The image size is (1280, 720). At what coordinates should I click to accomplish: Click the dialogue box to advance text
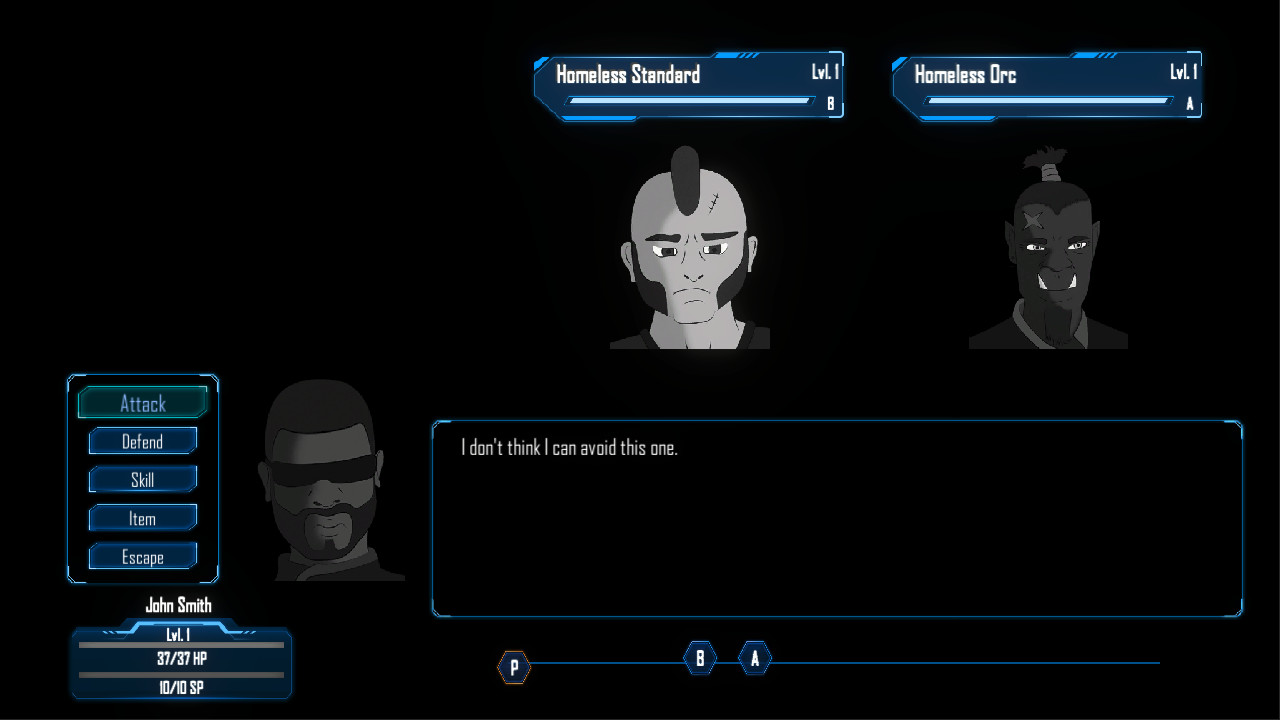click(838, 518)
